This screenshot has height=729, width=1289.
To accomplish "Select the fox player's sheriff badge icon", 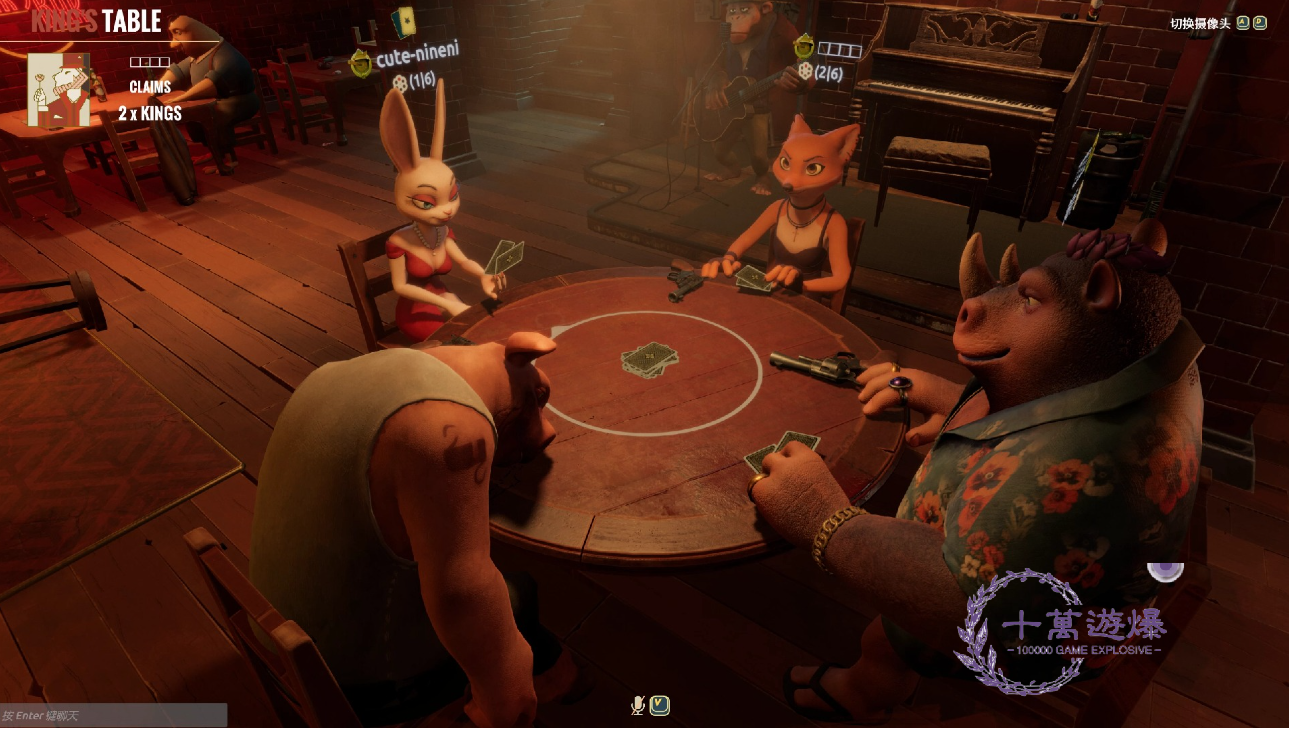I will (803, 46).
